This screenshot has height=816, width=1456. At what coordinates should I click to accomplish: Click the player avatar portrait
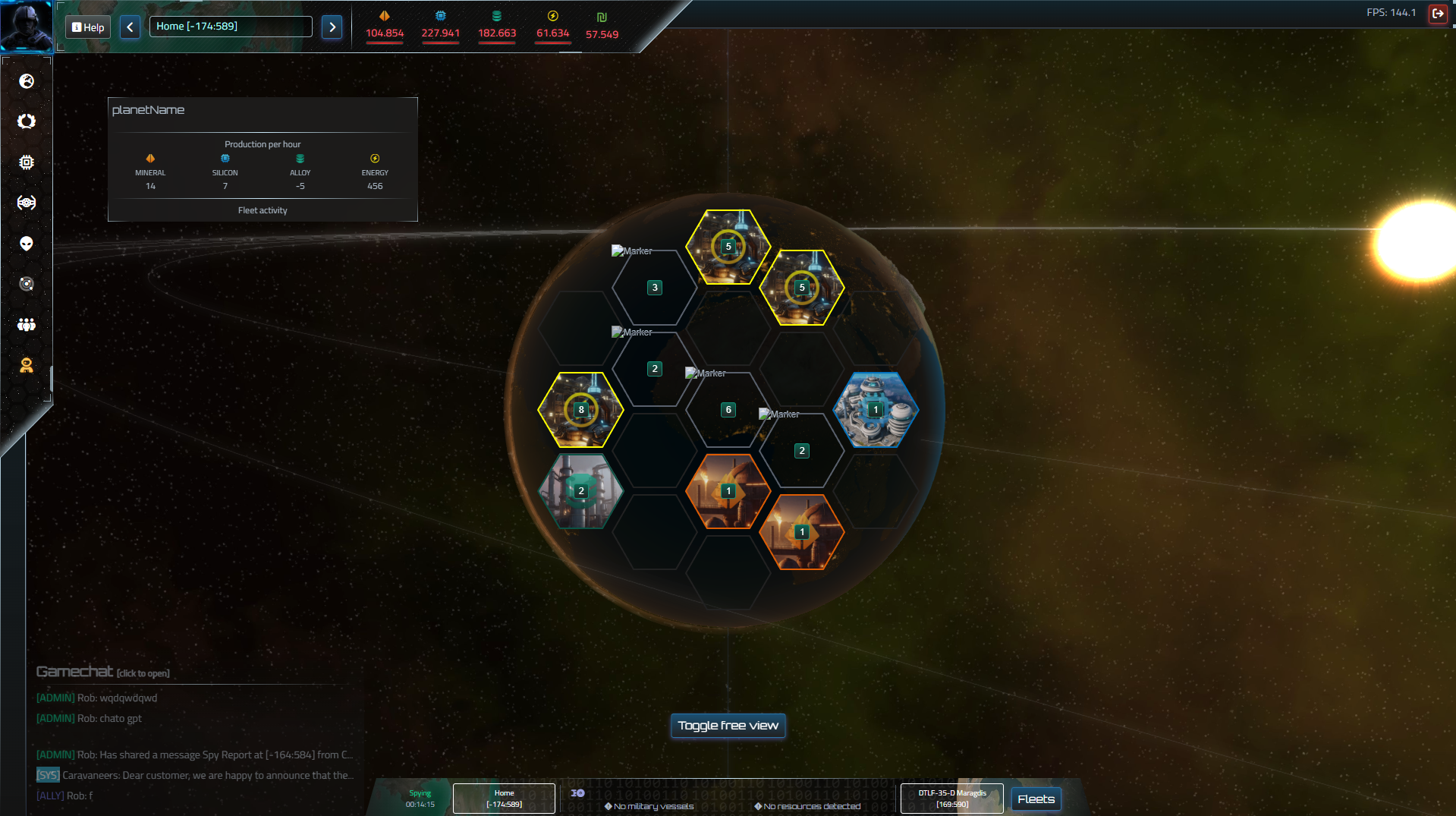coord(27,25)
